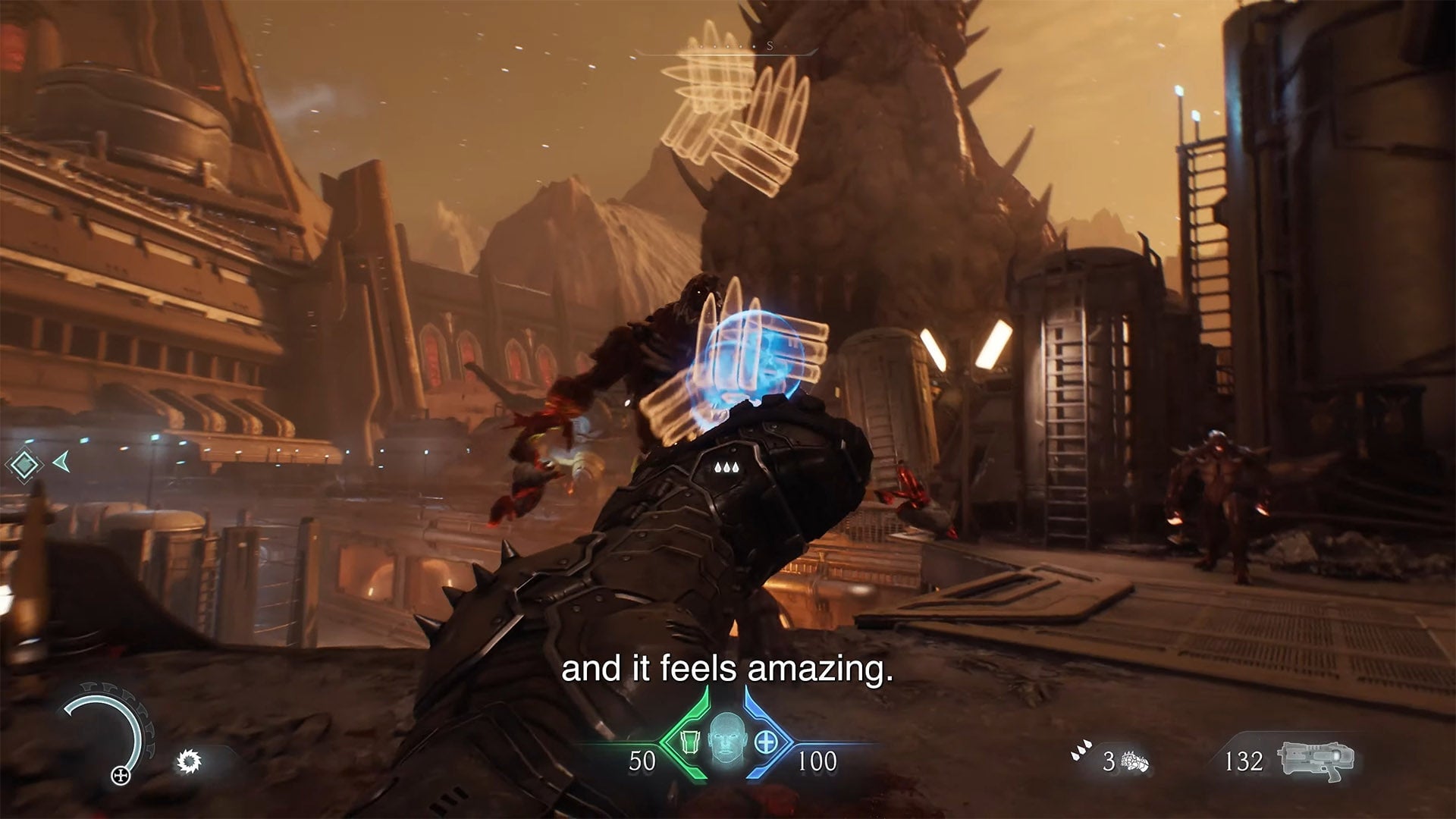The height and width of the screenshot is (819, 1456).
Task: Select the health value 100 readout
Action: (816, 760)
